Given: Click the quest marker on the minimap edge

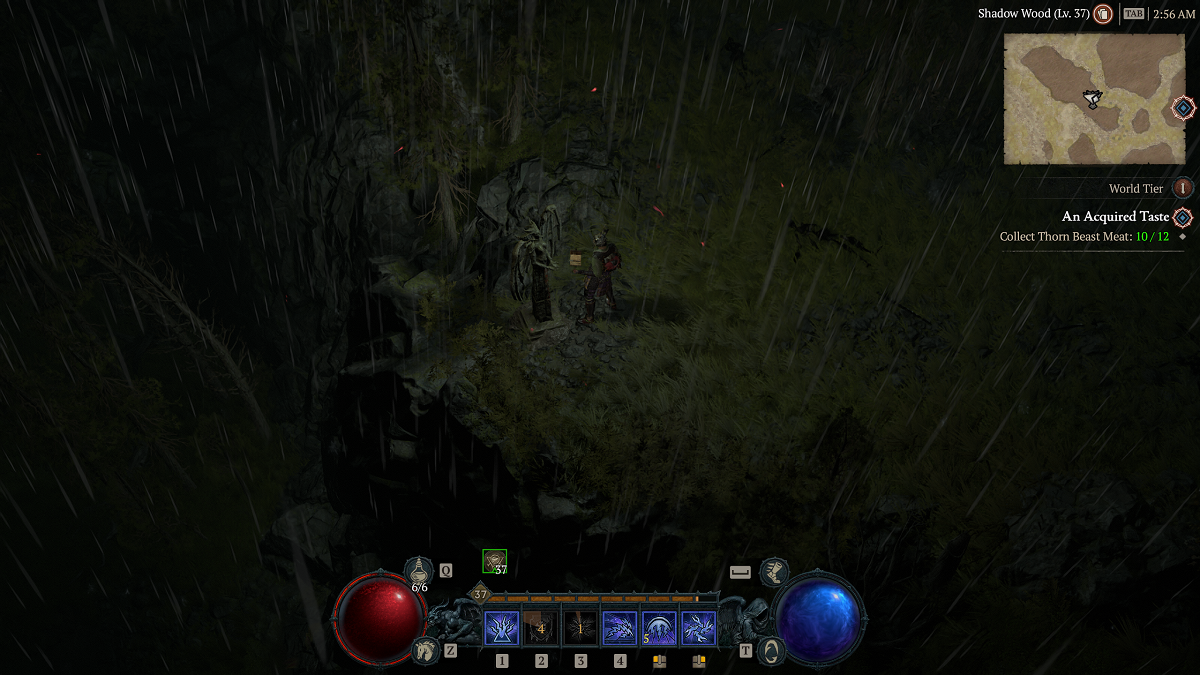Looking at the screenshot, I should tap(1183, 108).
